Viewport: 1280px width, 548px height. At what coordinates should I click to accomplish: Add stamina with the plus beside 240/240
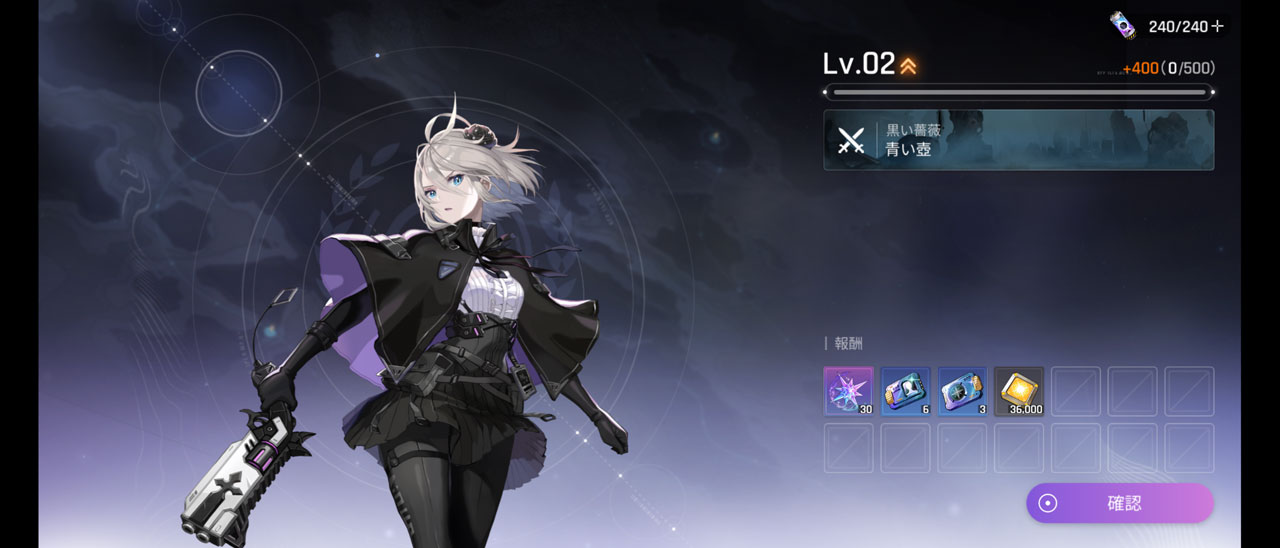click(x=1218, y=26)
